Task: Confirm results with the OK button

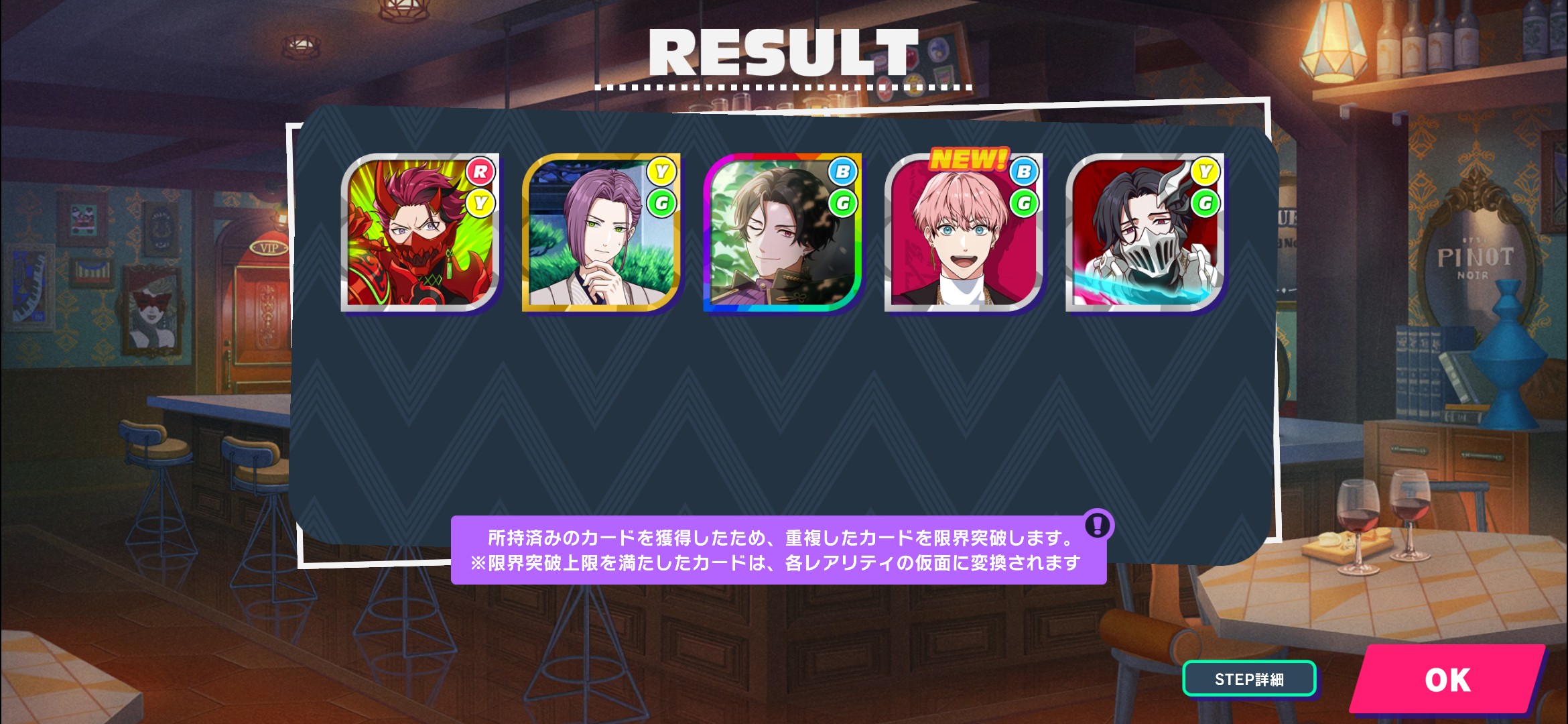Action: [1447, 680]
